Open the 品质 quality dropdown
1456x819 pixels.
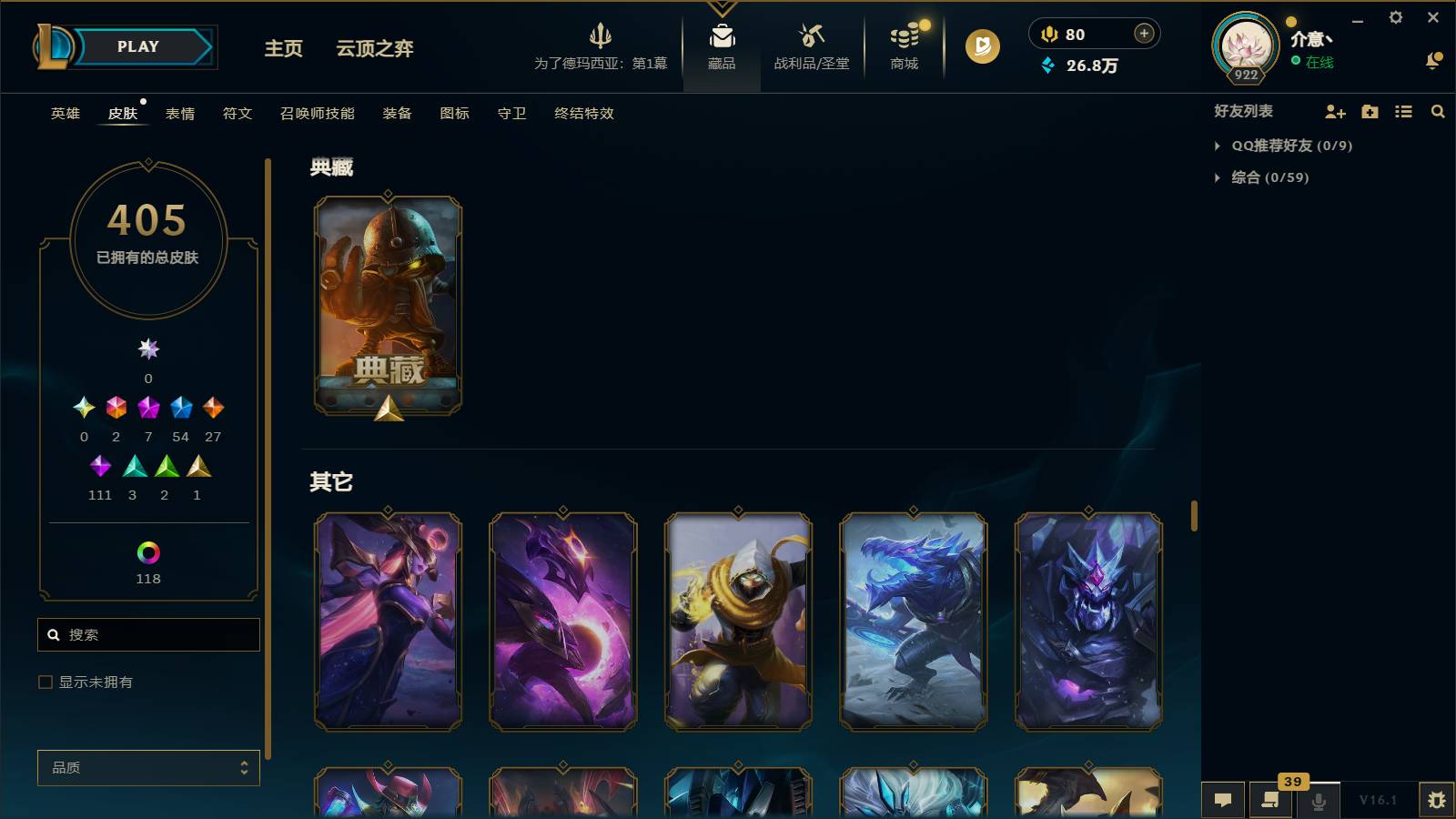[148, 767]
